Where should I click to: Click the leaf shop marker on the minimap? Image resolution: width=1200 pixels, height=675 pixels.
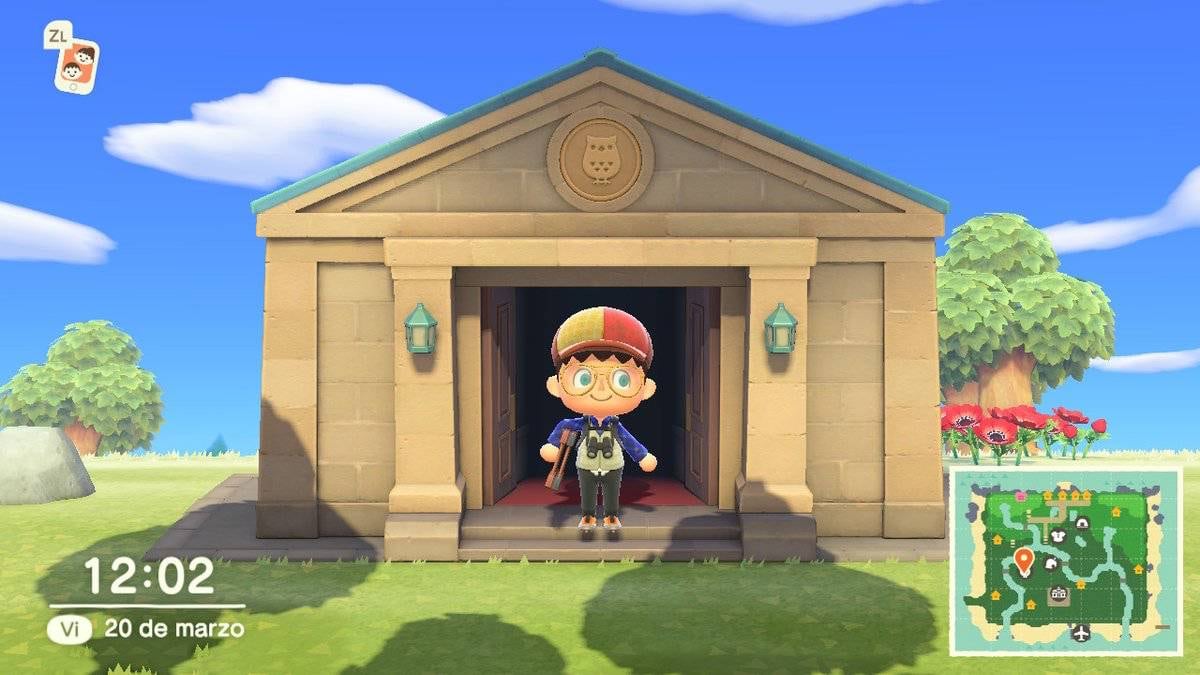pyautogui.click(x=1050, y=564)
